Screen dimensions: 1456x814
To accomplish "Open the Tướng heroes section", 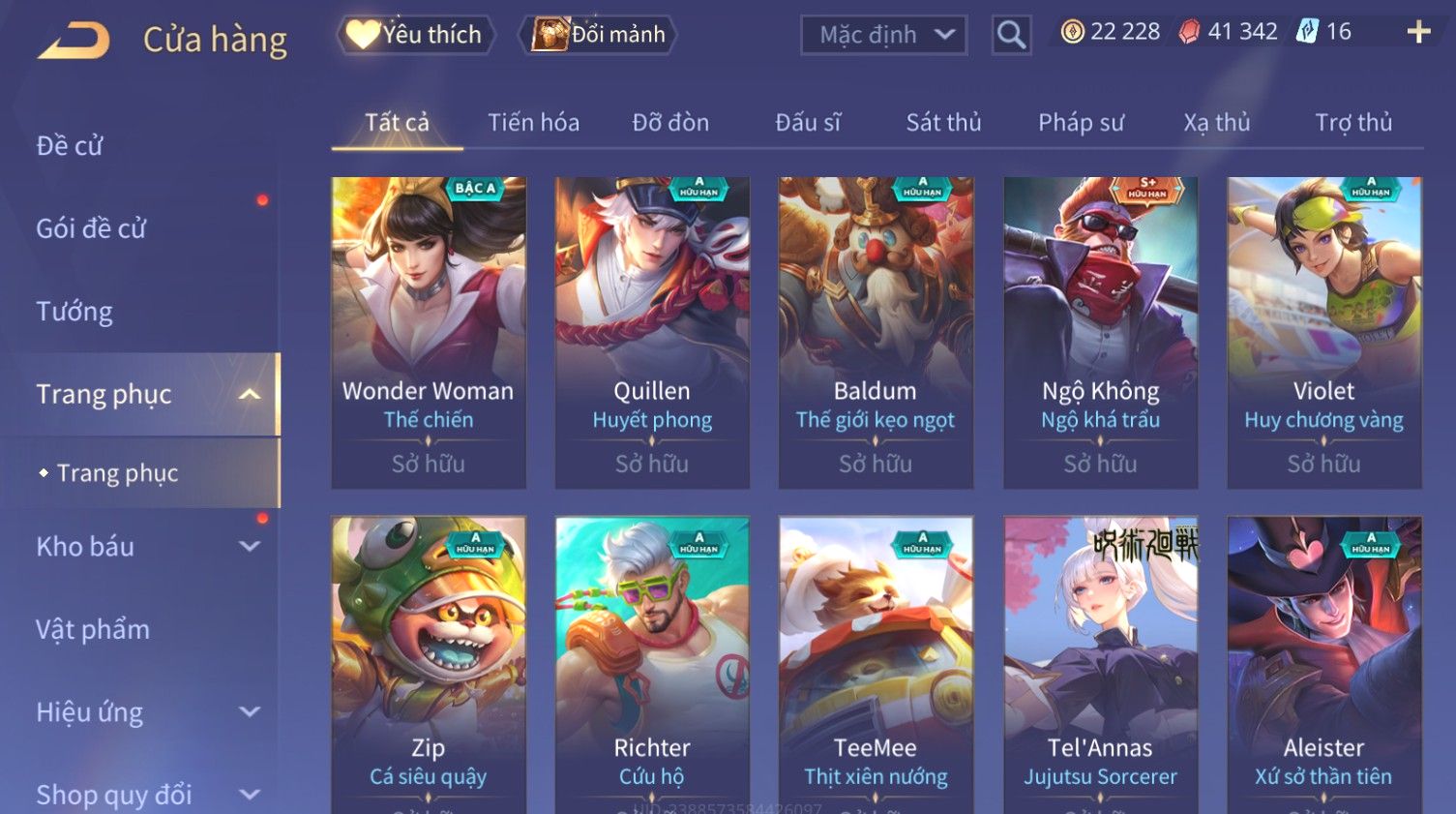I will pos(74,312).
